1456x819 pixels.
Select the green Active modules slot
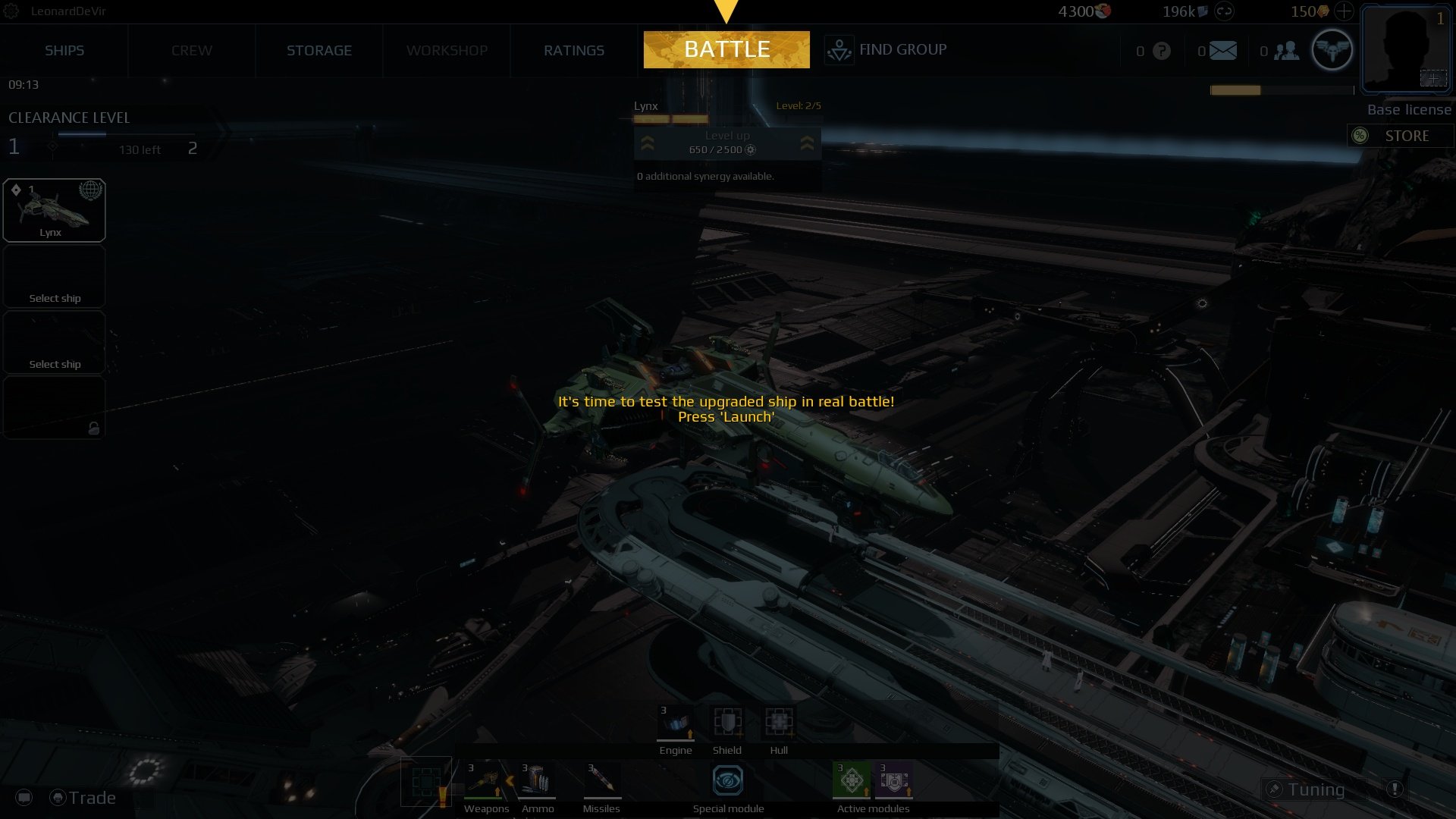tap(852, 781)
